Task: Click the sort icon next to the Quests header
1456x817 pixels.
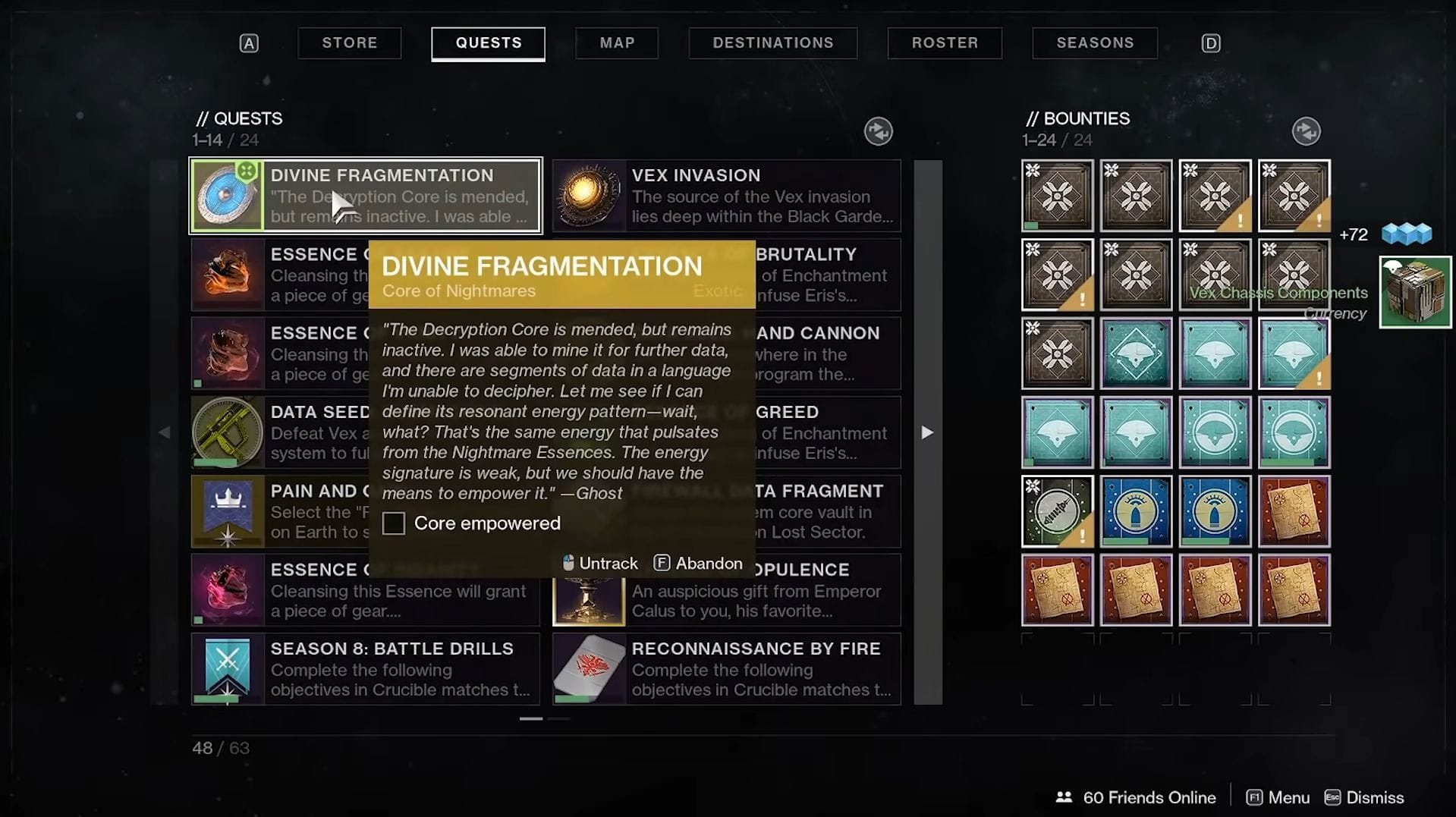Action: point(879,130)
